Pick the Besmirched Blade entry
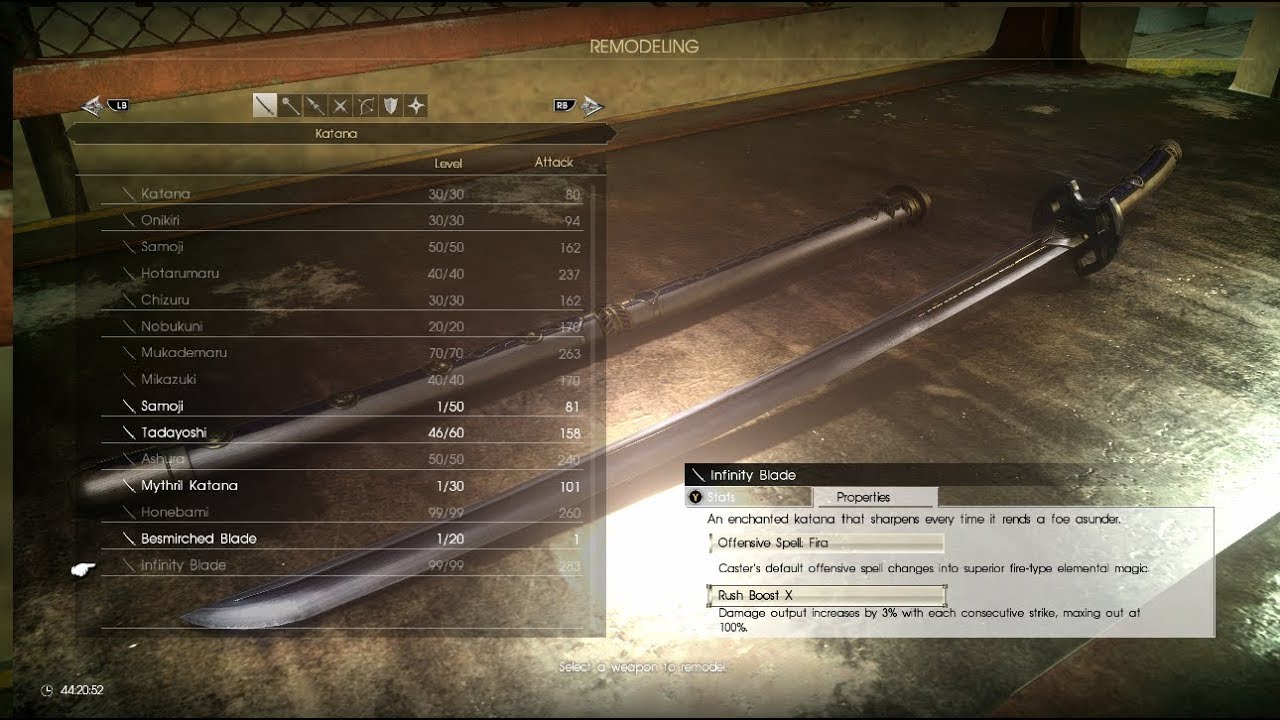Screen dimensions: 1280x720 tap(340, 539)
